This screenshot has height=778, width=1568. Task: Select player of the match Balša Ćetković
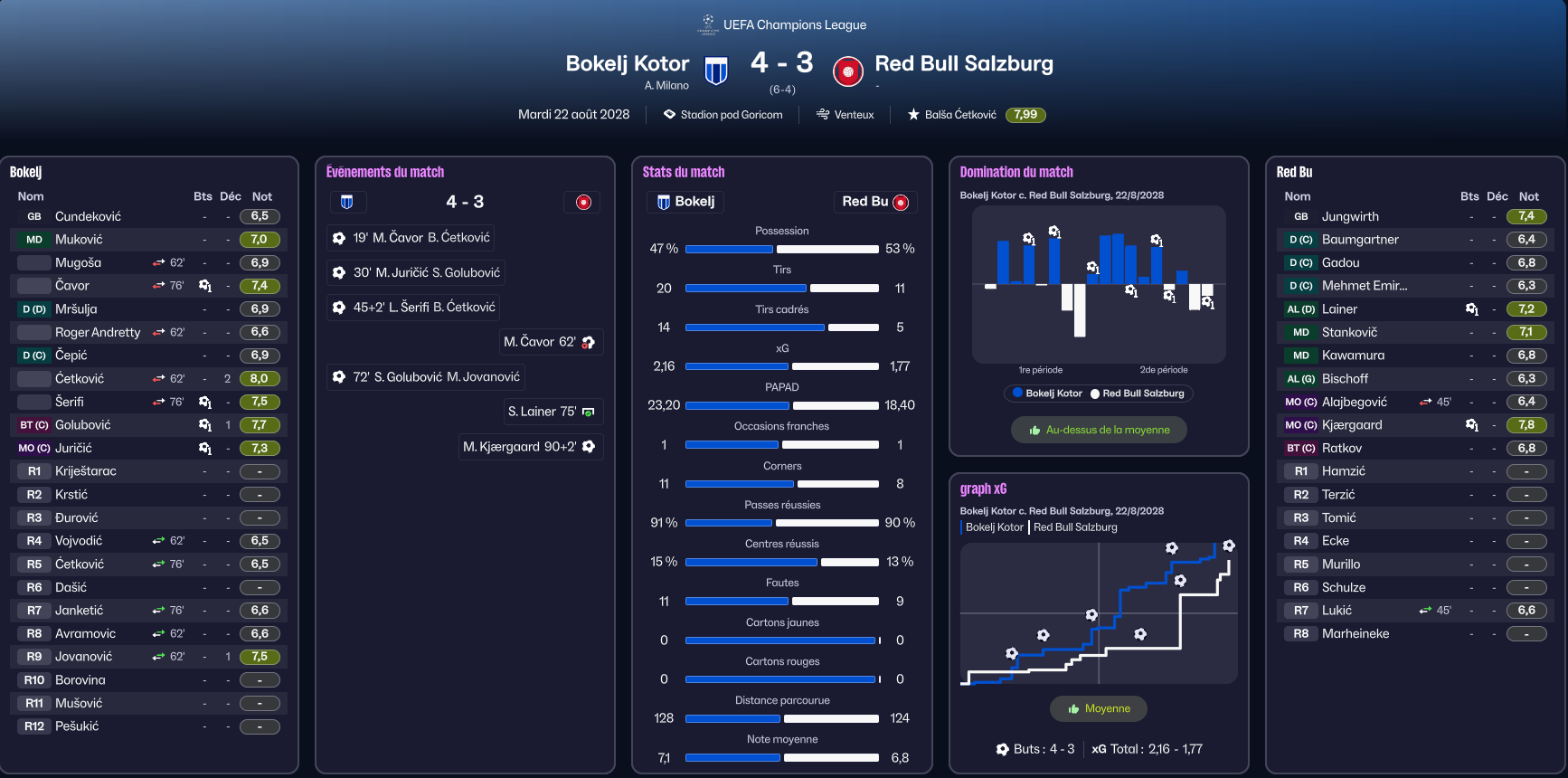959,115
